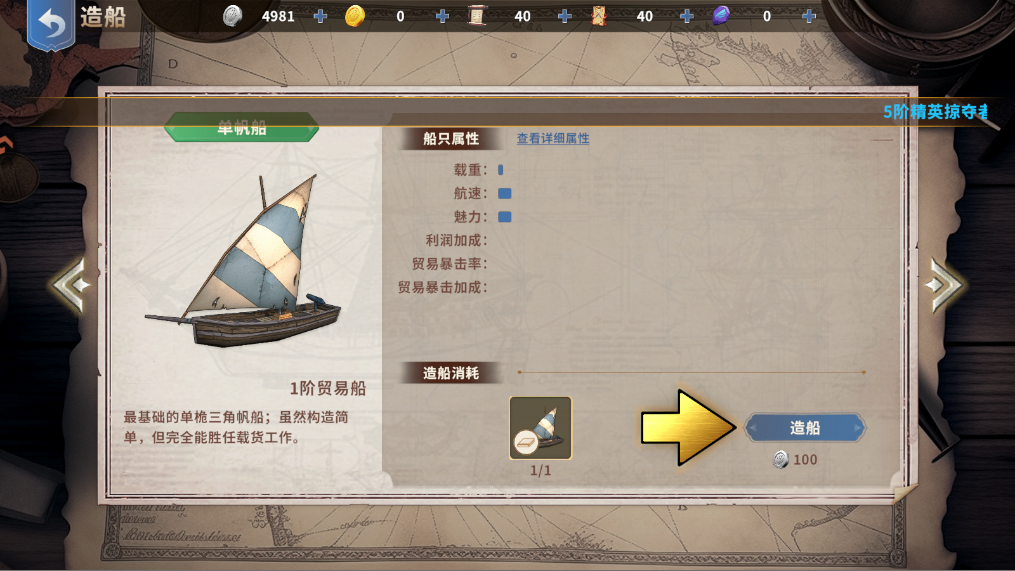Open the 查看详细属性 detailed attributes link

[553, 139]
